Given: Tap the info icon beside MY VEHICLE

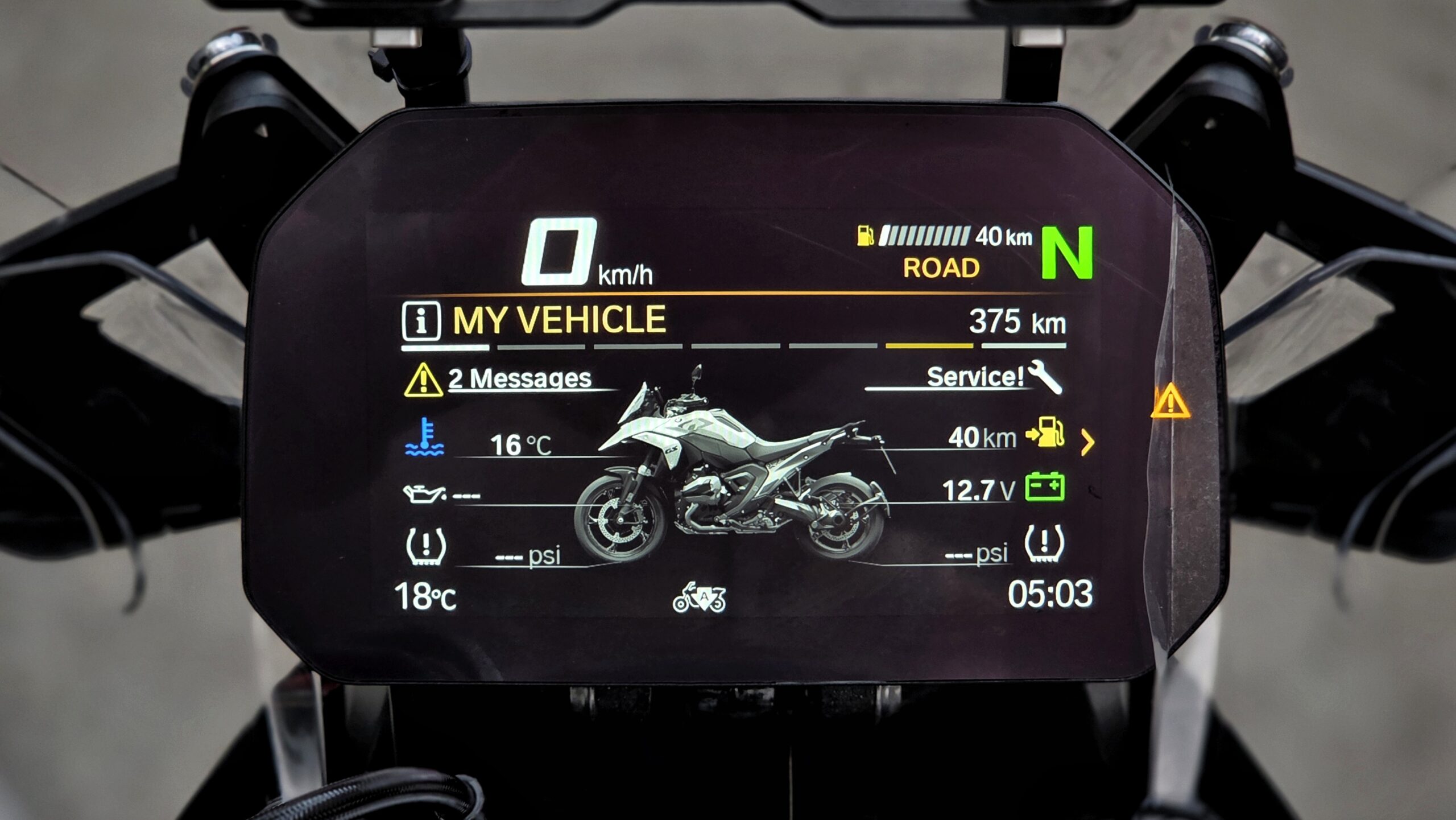Looking at the screenshot, I should pos(421,322).
